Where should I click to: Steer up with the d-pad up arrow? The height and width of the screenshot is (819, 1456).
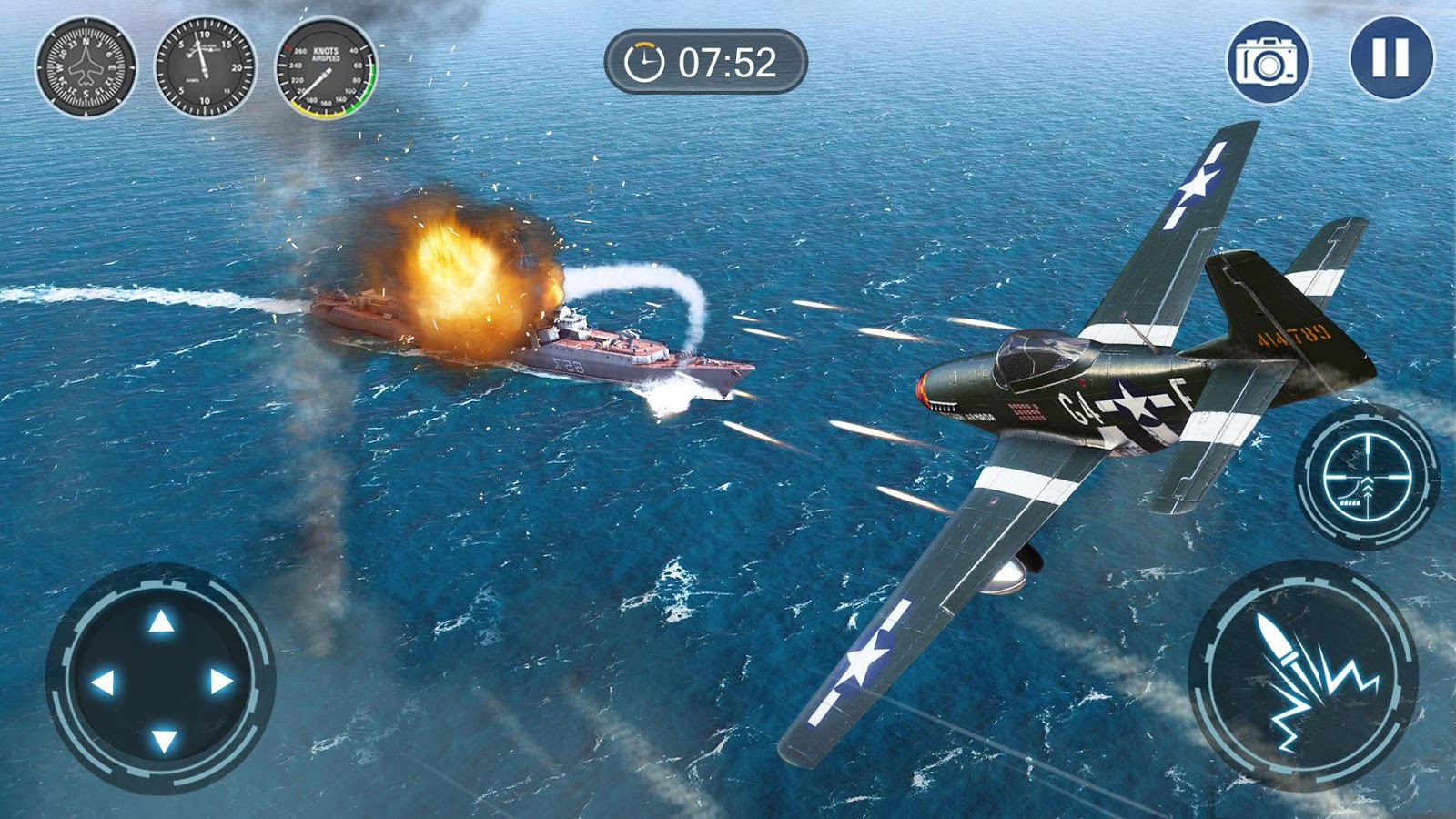[x=161, y=622]
